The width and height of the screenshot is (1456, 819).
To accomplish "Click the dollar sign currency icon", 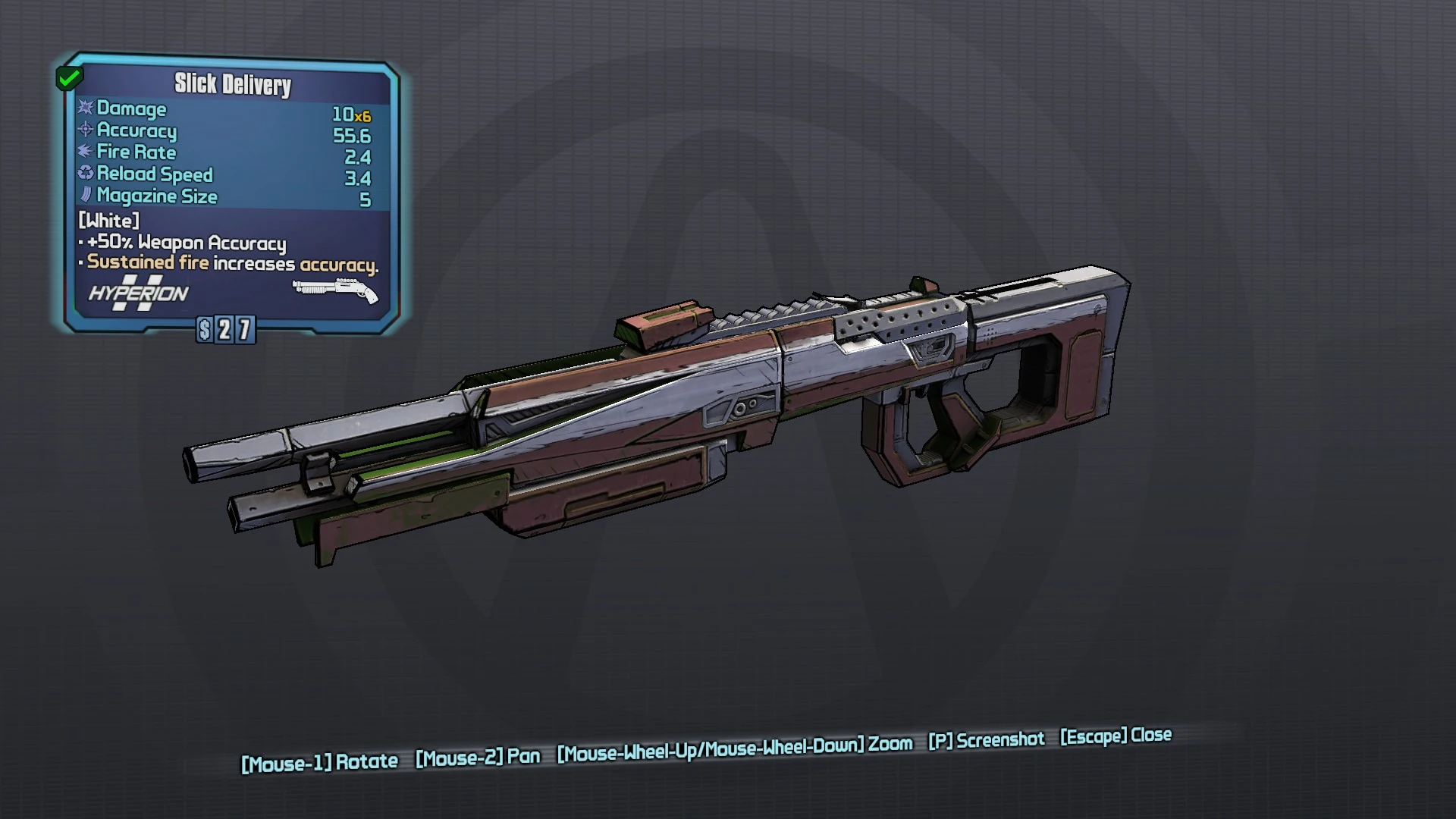I will (x=203, y=328).
